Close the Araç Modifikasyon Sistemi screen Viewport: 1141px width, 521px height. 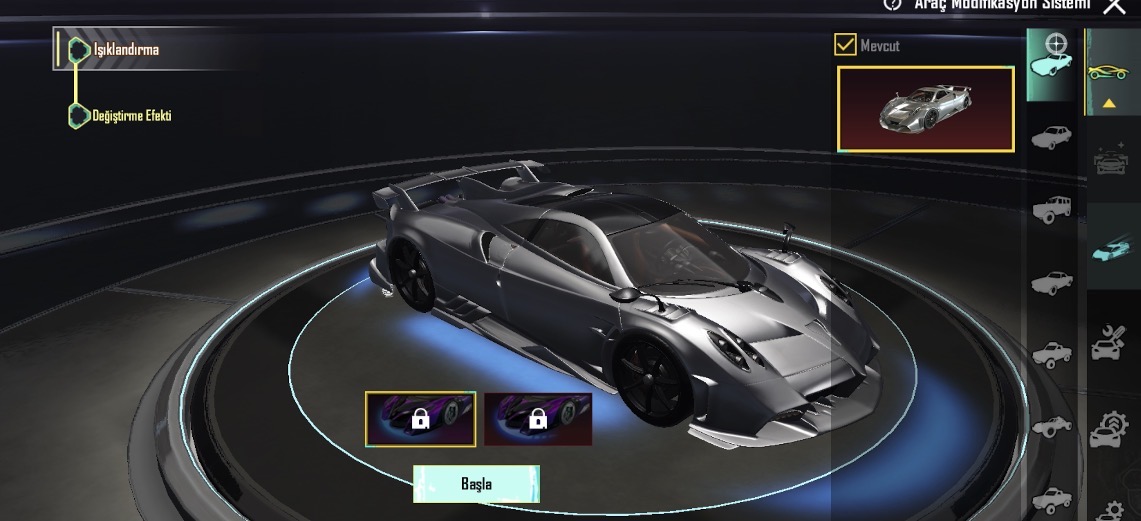click(1114, 6)
